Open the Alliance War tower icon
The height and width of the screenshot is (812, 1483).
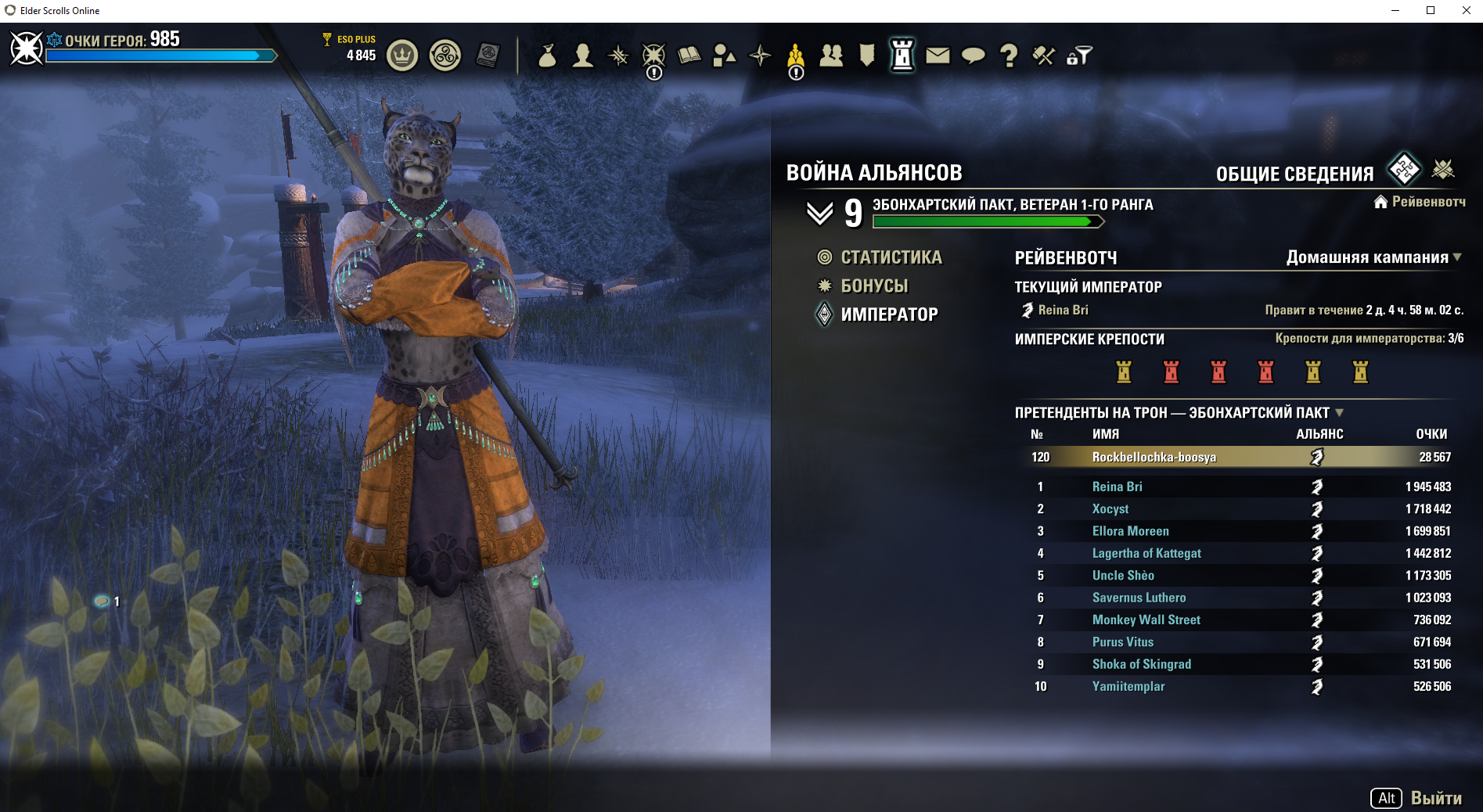(x=902, y=56)
